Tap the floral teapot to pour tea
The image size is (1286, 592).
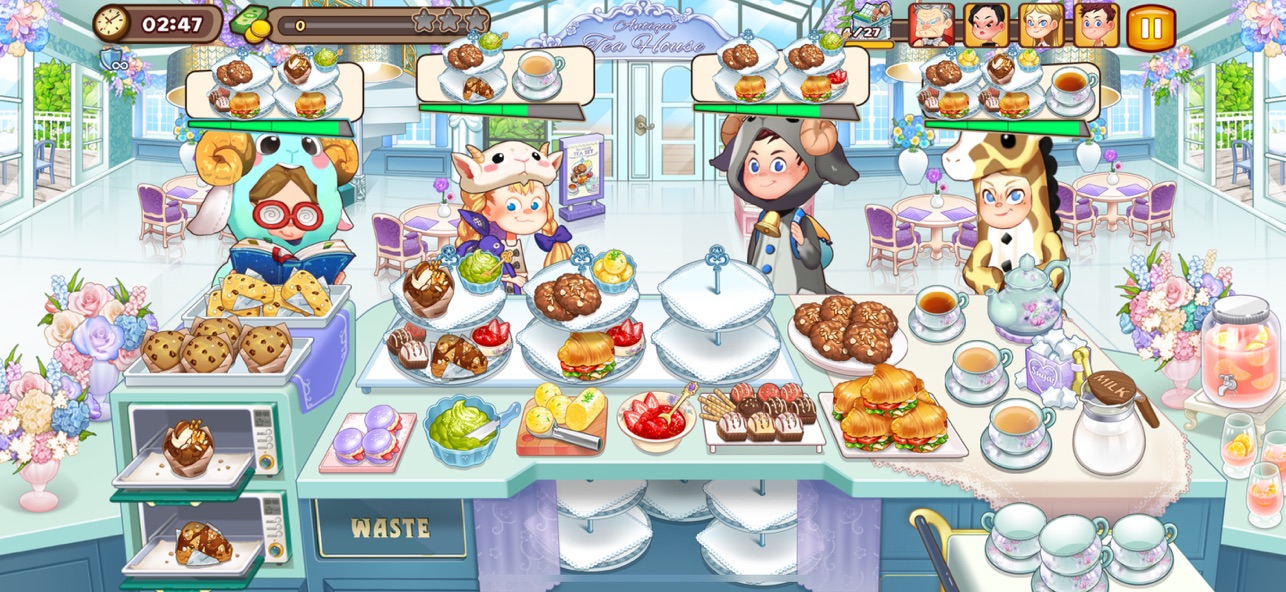click(x=1025, y=295)
